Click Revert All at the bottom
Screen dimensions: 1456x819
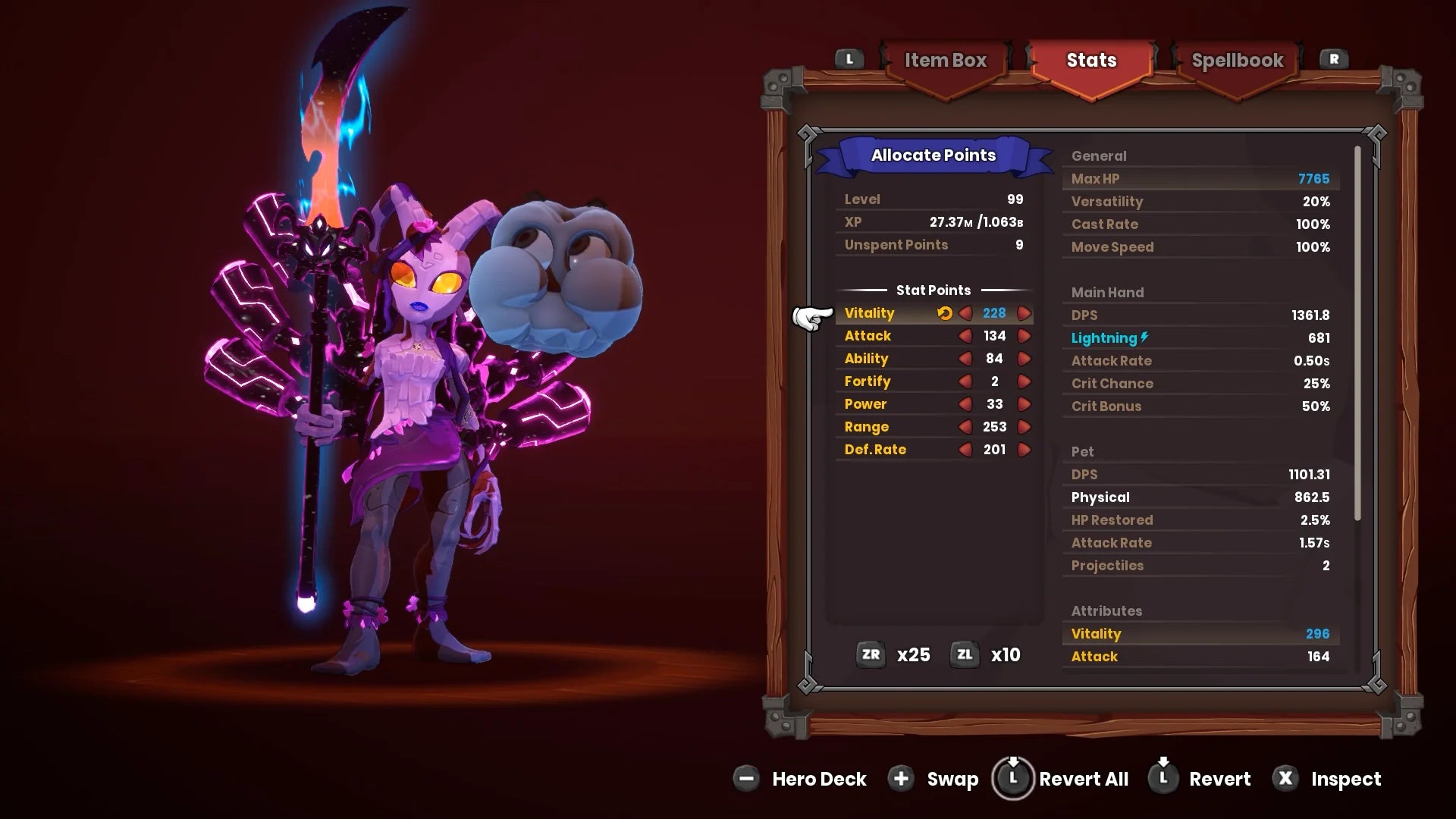click(x=1062, y=779)
